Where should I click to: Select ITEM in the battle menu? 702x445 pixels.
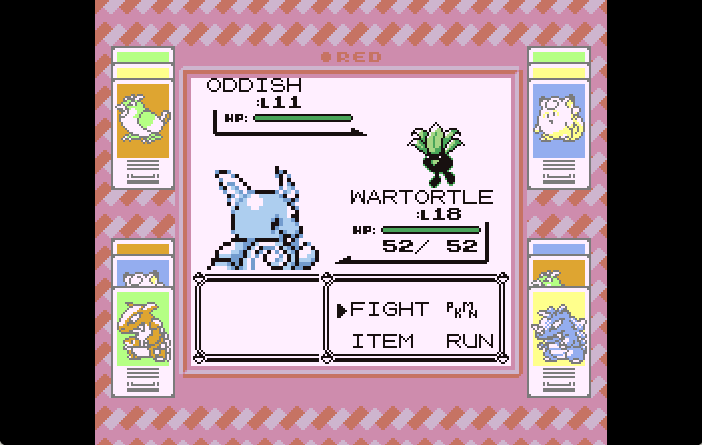pos(382,341)
